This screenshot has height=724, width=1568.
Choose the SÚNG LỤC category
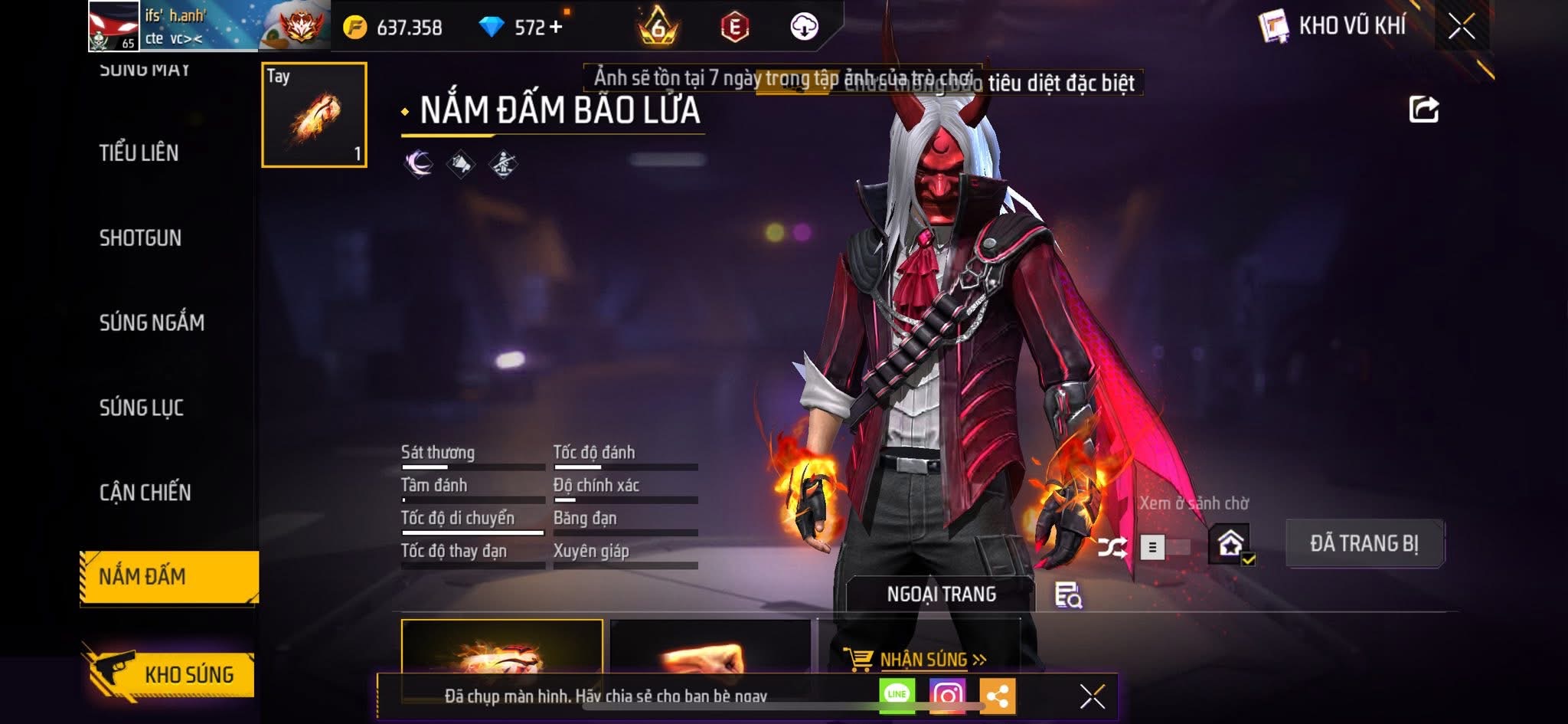(142, 408)
